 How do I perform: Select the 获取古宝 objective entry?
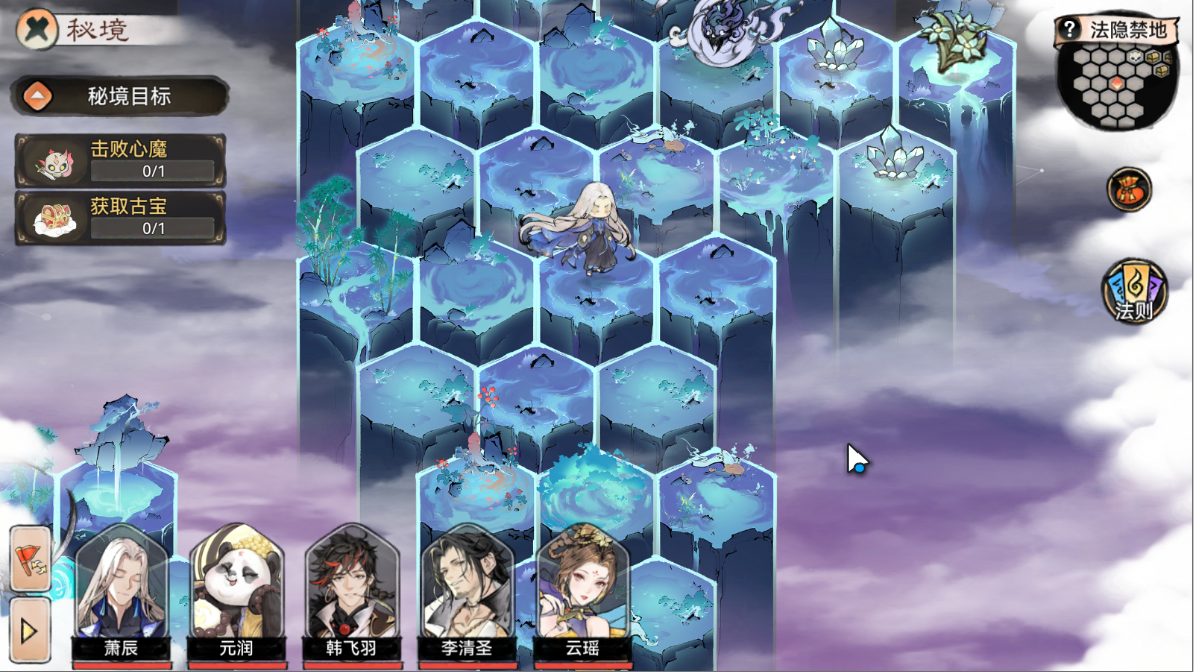click(x=120, y=218)
